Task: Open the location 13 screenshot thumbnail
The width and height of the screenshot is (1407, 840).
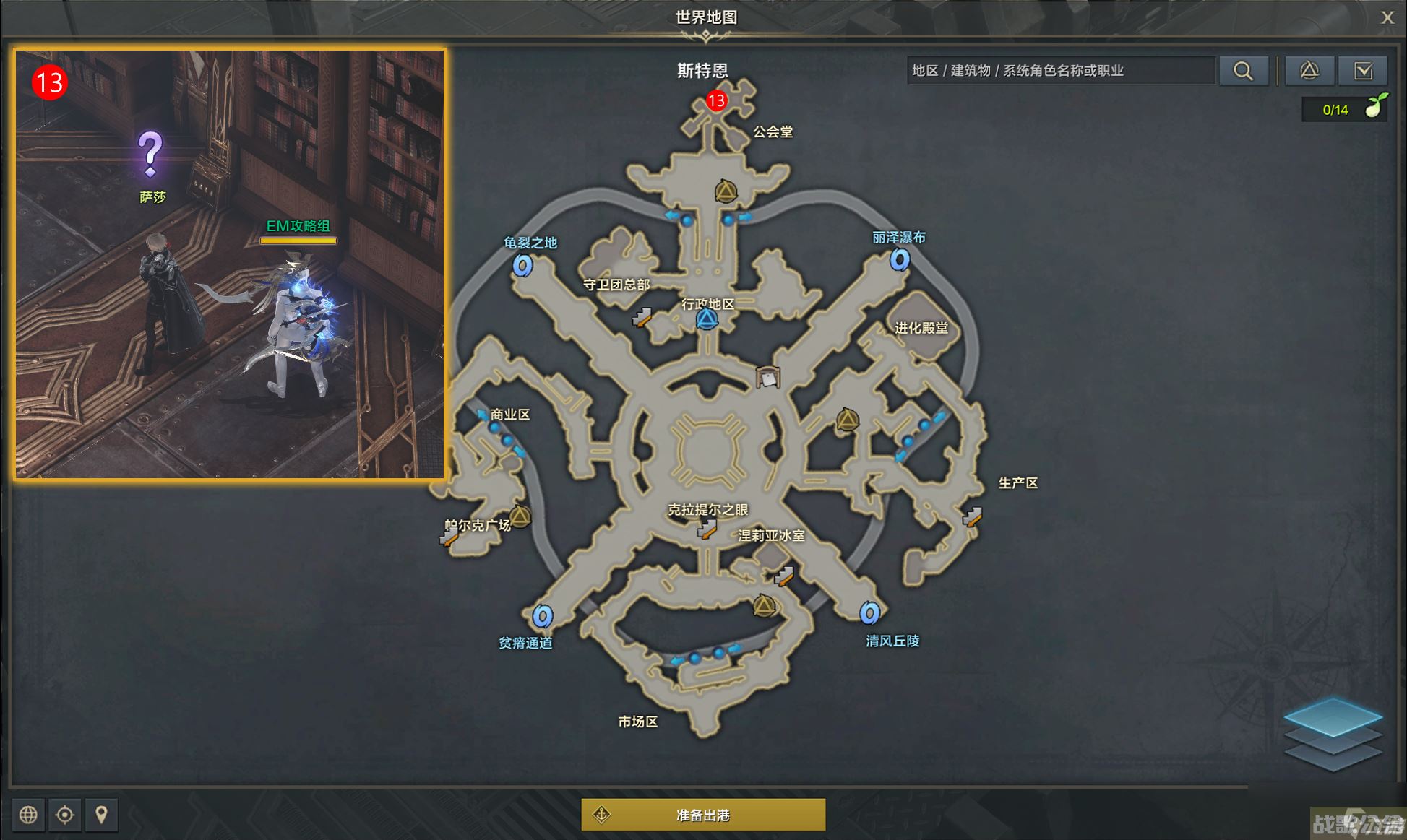Action: point(230,264)
